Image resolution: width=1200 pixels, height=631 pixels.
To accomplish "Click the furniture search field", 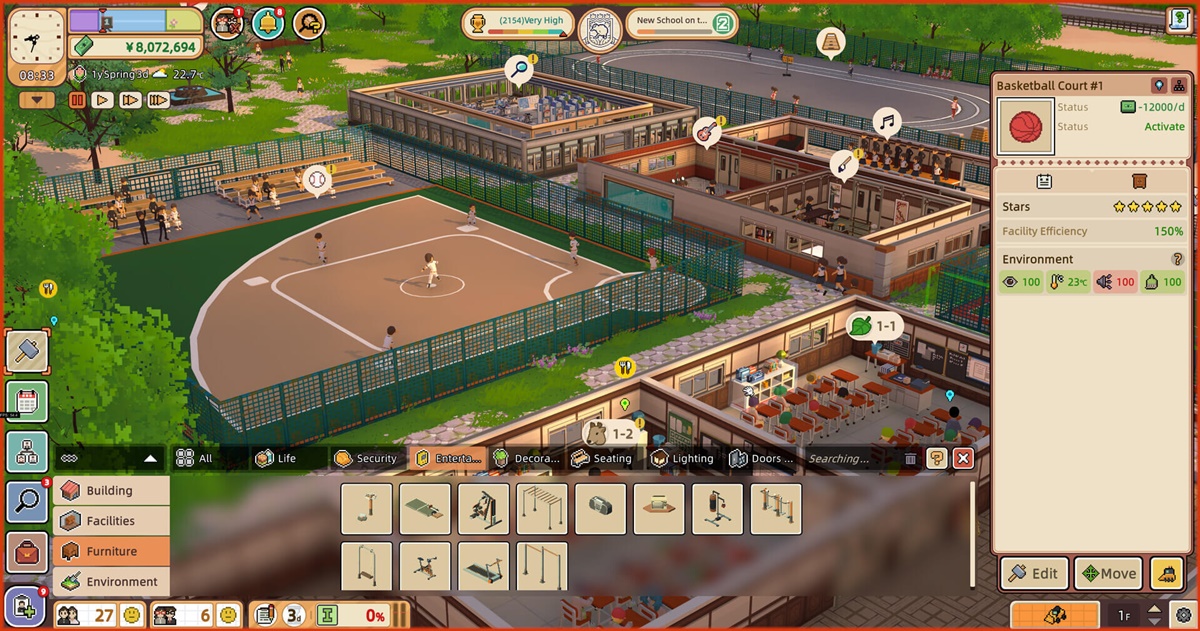I will (845, 458).
